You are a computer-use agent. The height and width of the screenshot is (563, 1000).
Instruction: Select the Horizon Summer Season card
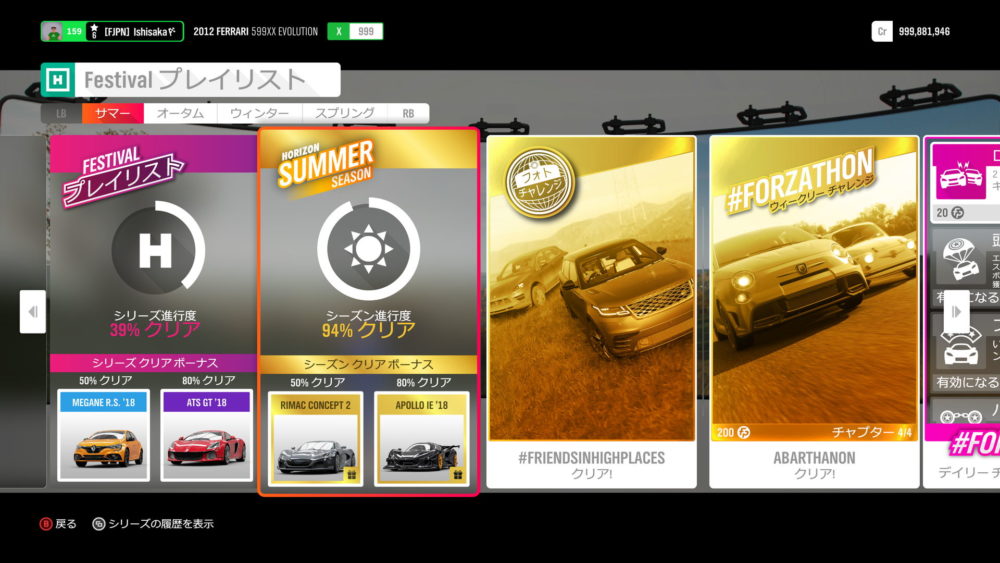[368, 260]
